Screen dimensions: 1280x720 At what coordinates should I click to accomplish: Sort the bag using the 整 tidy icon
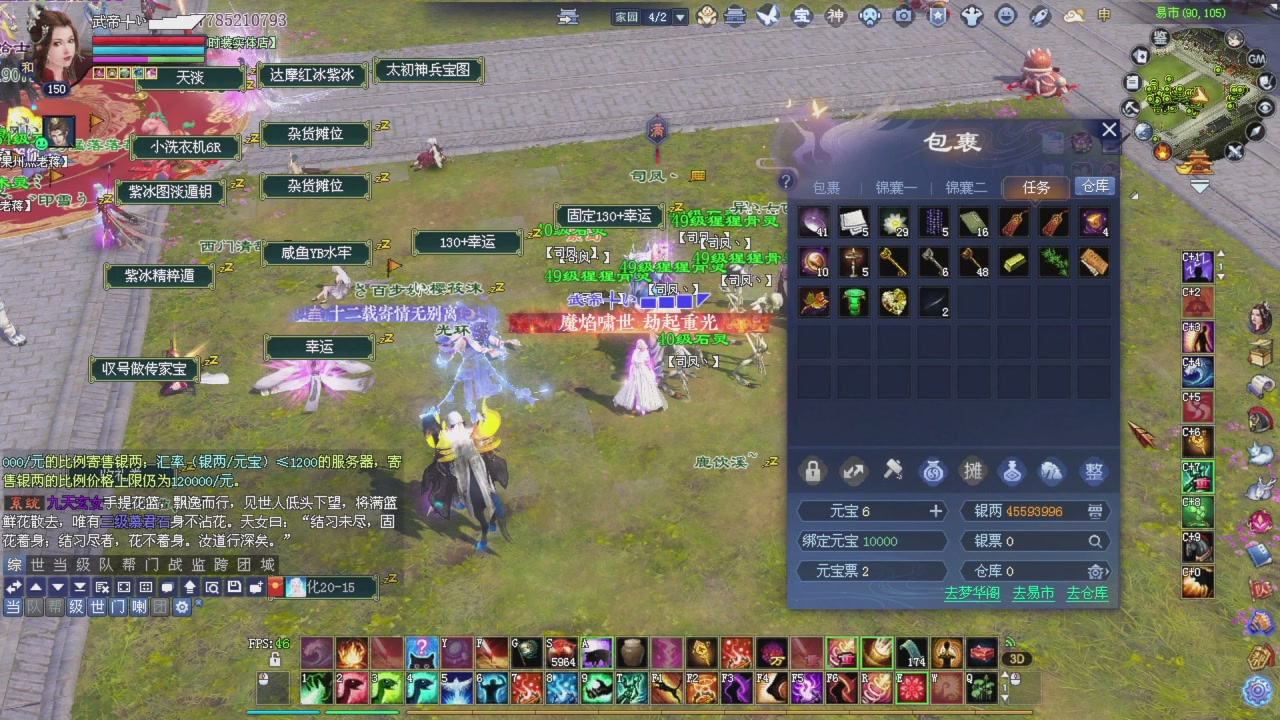pos(1094,471)
